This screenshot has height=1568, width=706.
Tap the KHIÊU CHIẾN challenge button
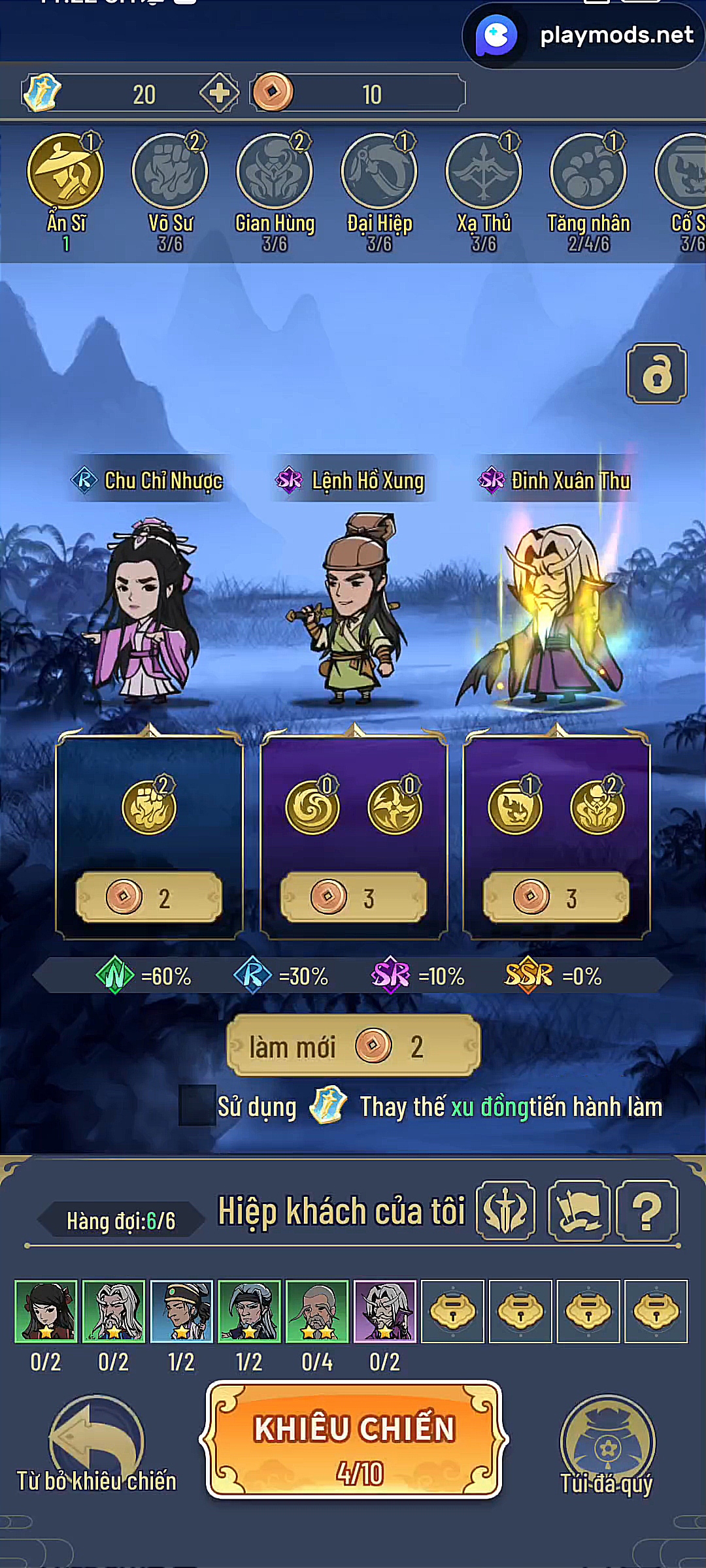pyautogui.click(x=354, y=1440)
